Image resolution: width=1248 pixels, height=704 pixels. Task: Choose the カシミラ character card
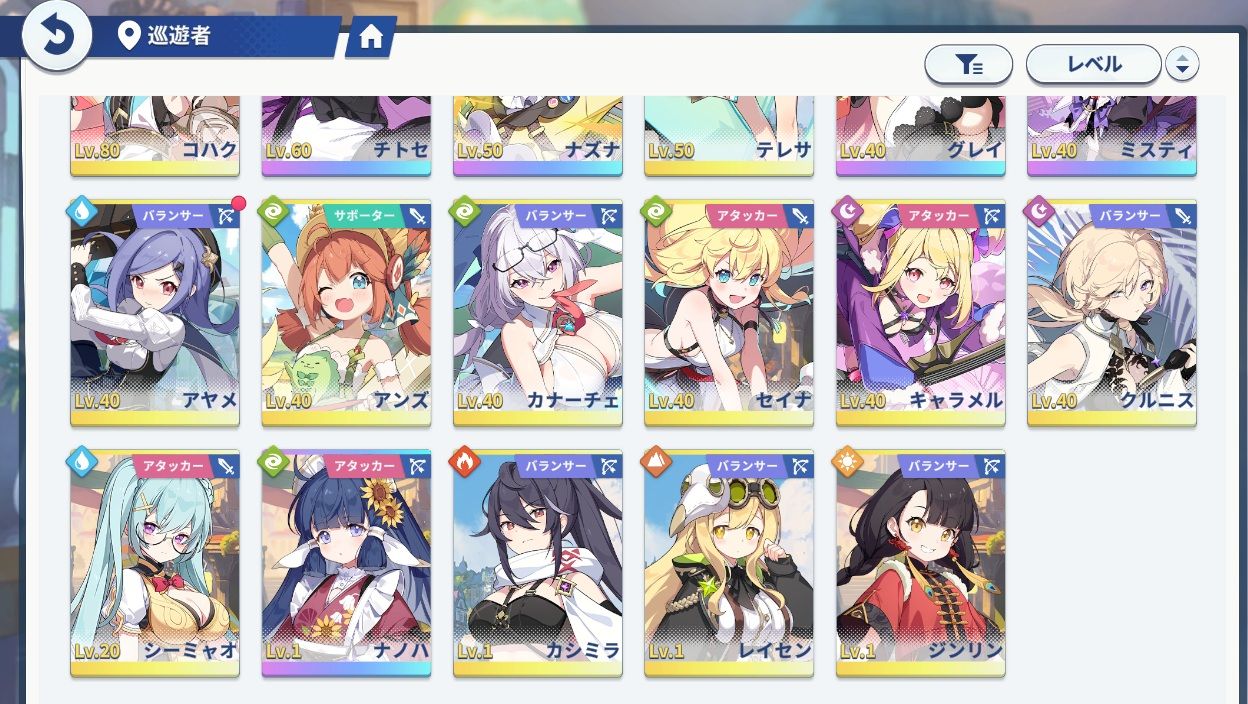(537, 562)
